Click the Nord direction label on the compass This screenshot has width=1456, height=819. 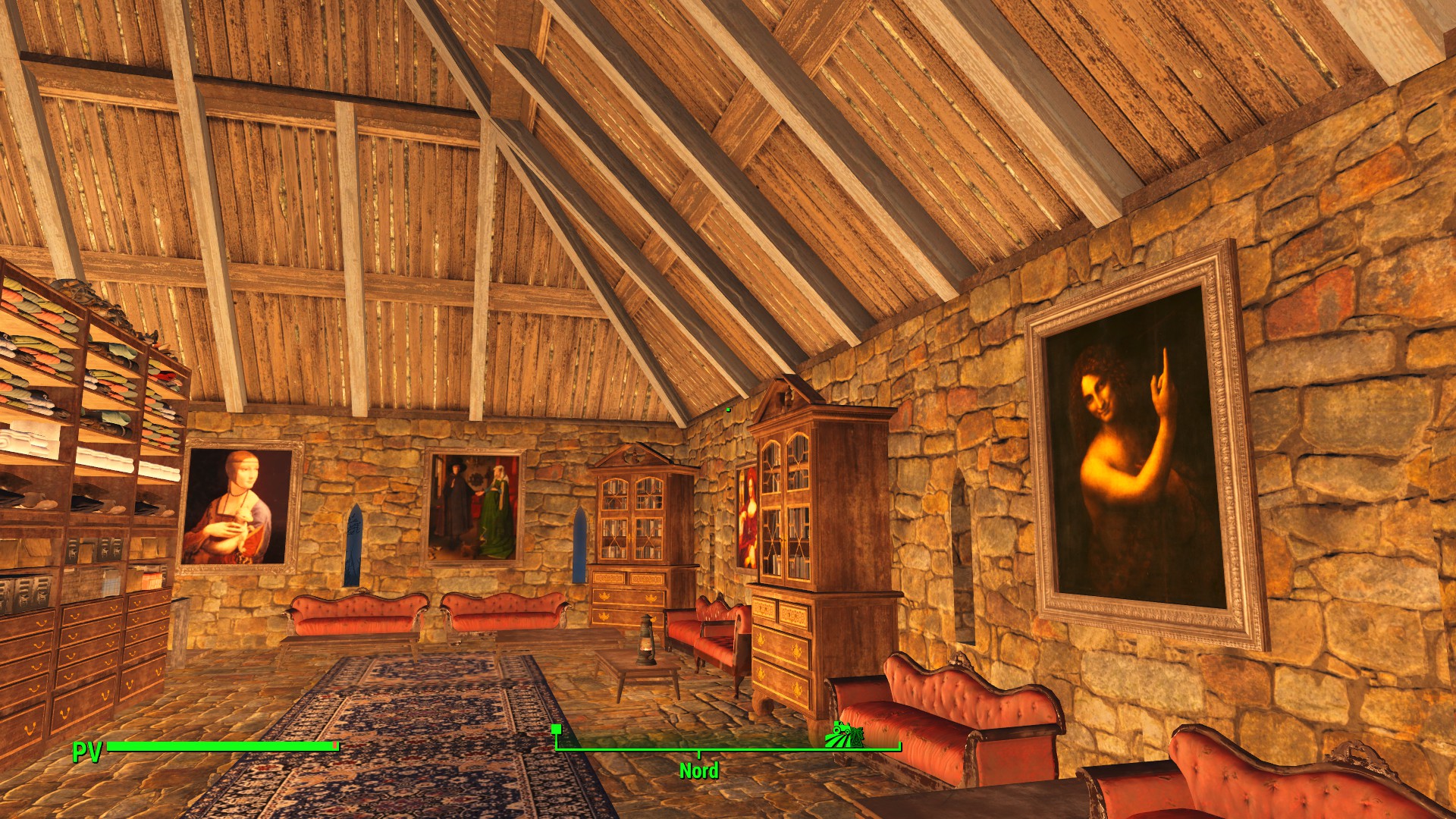pyautogui.click(x=698, y=770)
